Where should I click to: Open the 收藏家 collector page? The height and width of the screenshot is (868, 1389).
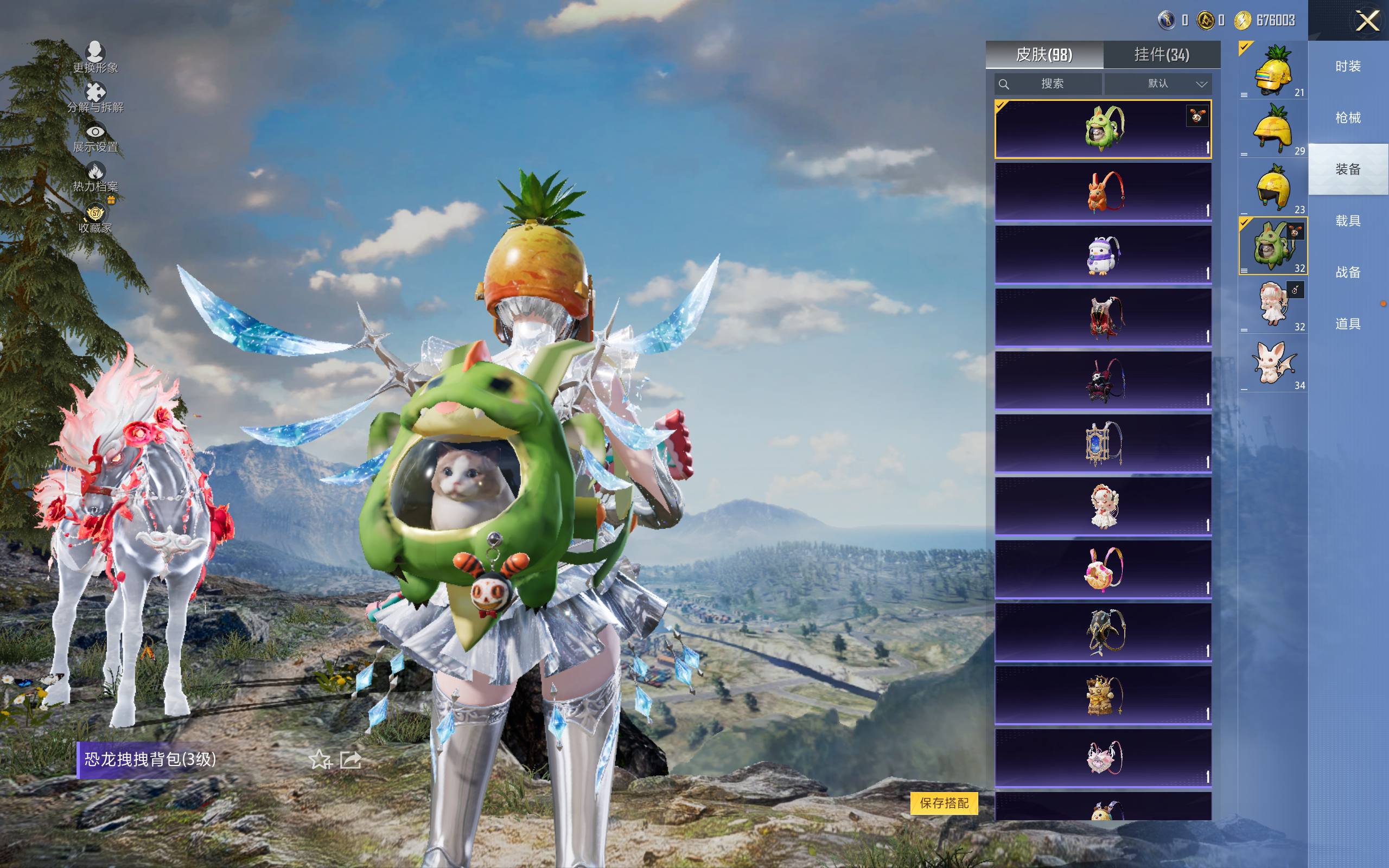pyautogui.click(x=95, y=219)
